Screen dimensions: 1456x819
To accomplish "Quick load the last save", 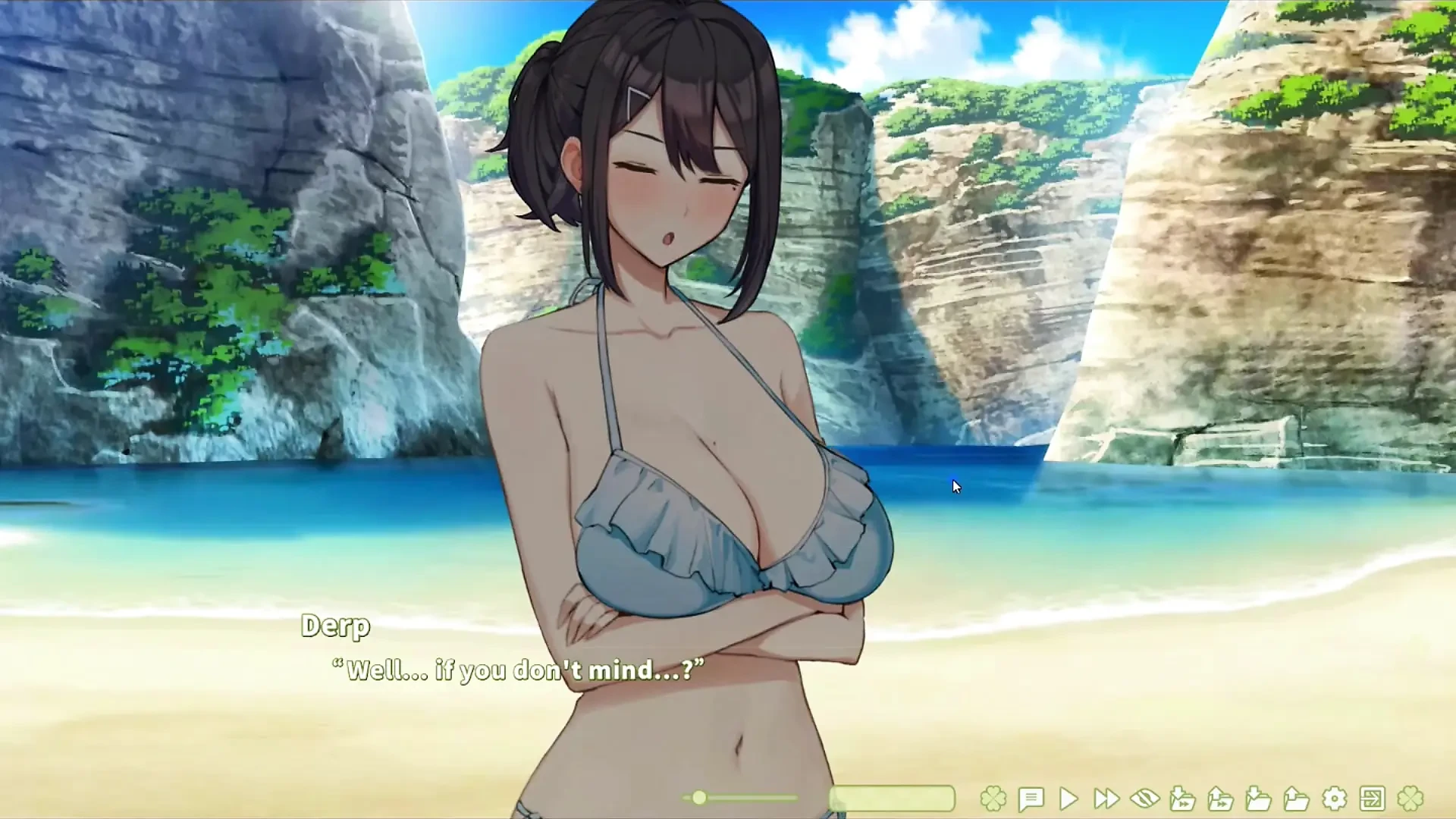I will tap(1221, 798).
